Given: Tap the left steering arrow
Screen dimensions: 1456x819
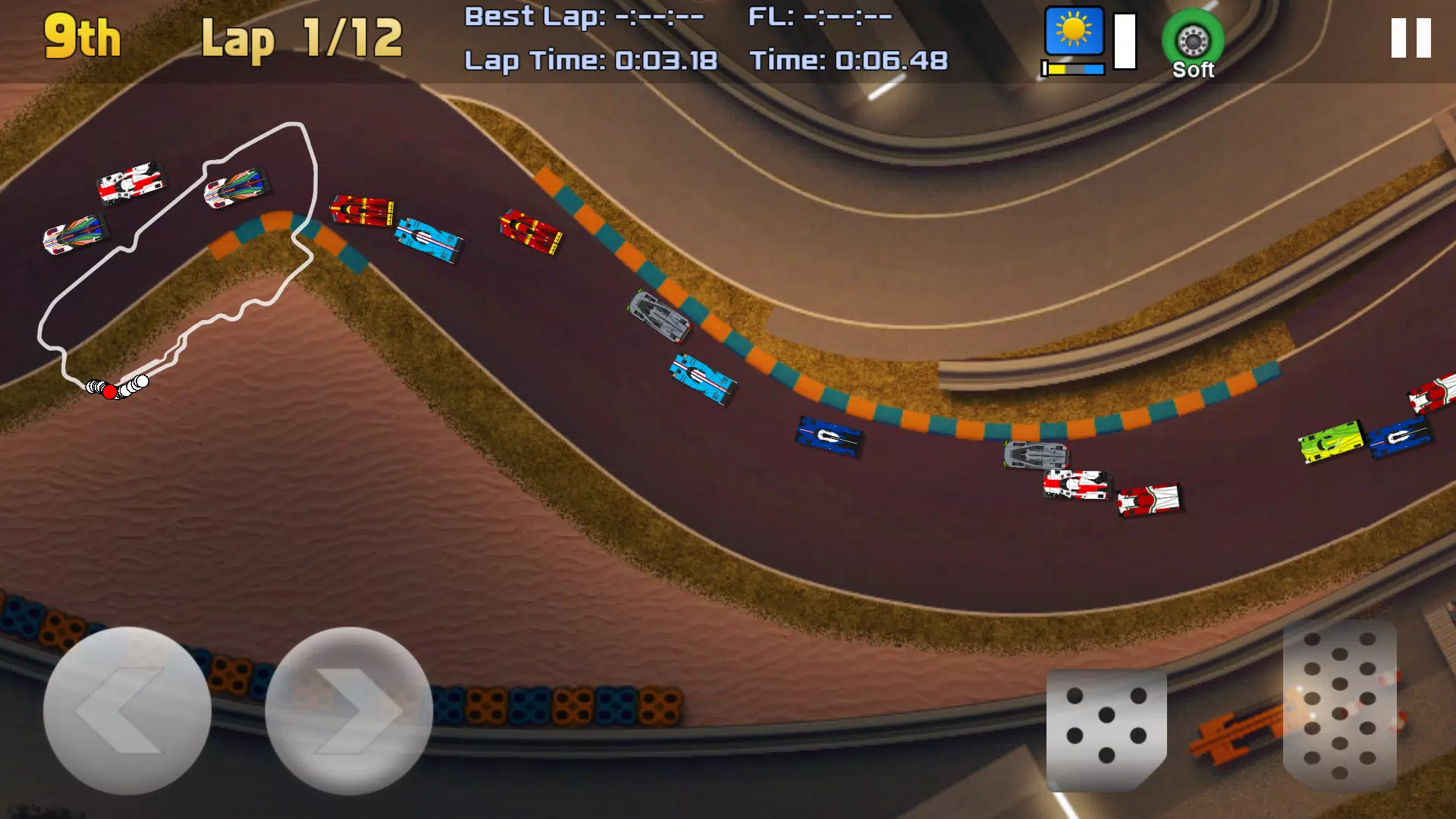Looking at the screenshot, I should click(129, 709).
